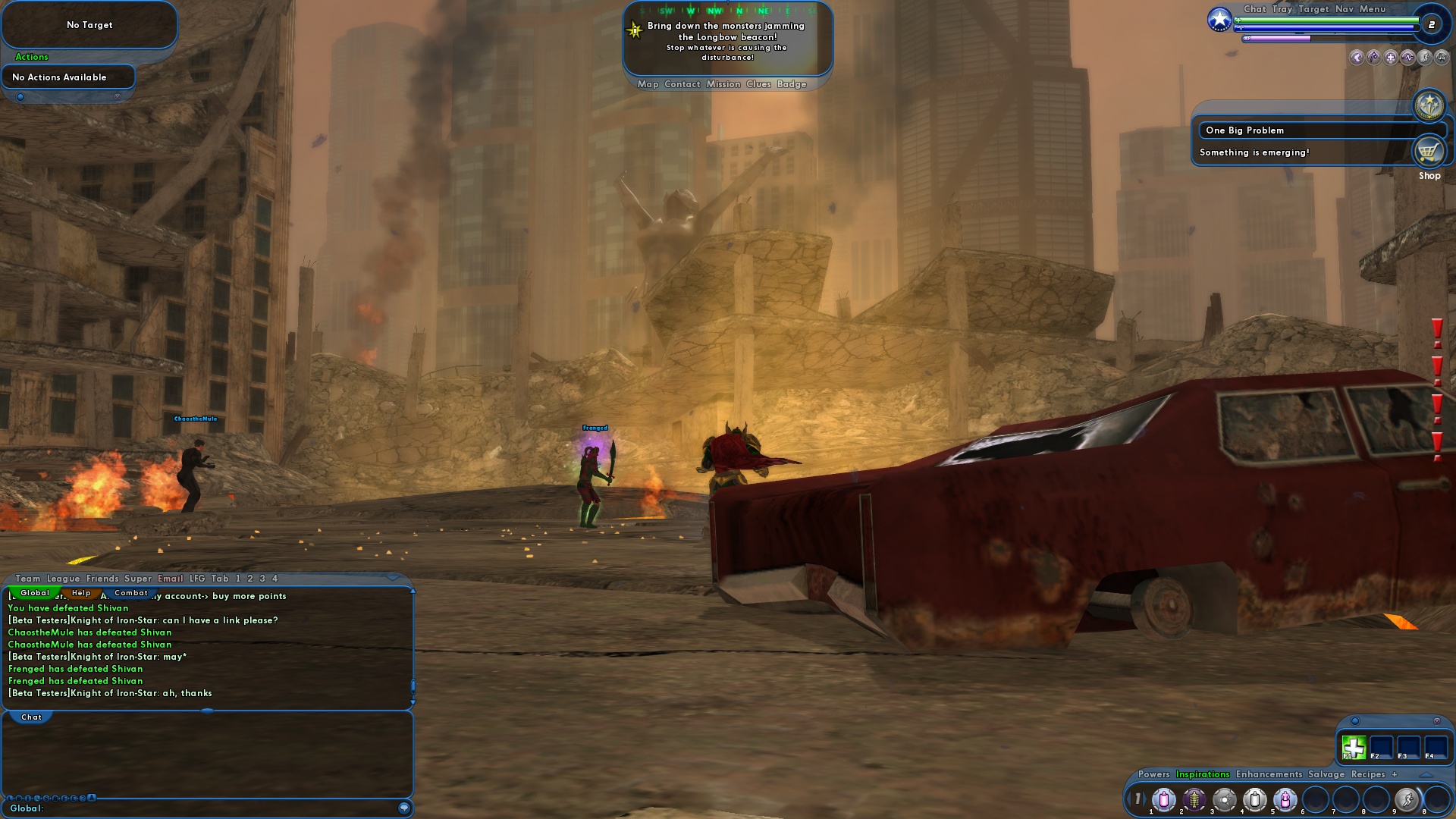Select the One Big Problem mission in the Nav window
Image resolution: width=1456 pixels, height=819 pixels.
[x=1244, y=130]
